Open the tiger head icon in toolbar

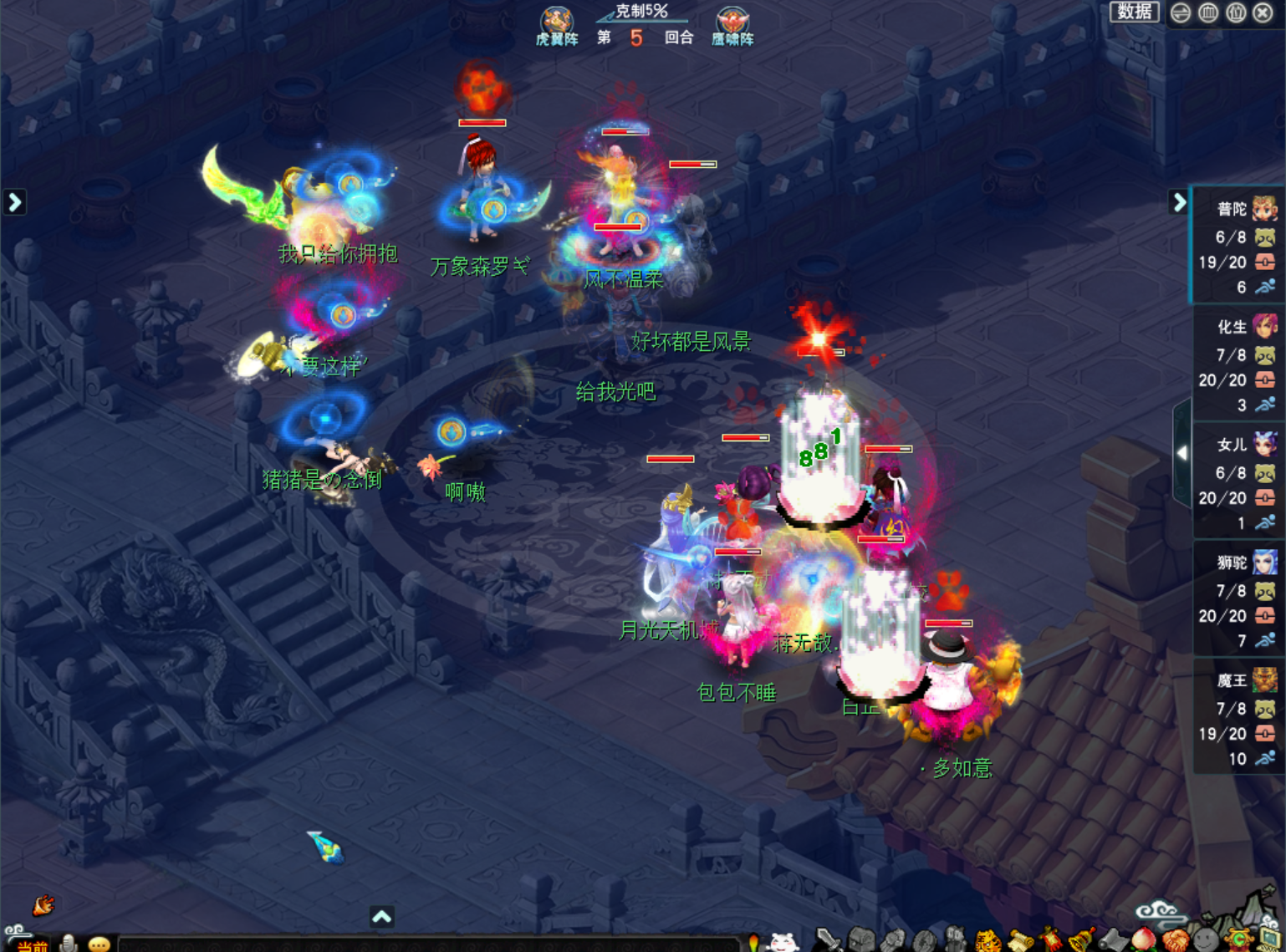[x=987, y=942]
